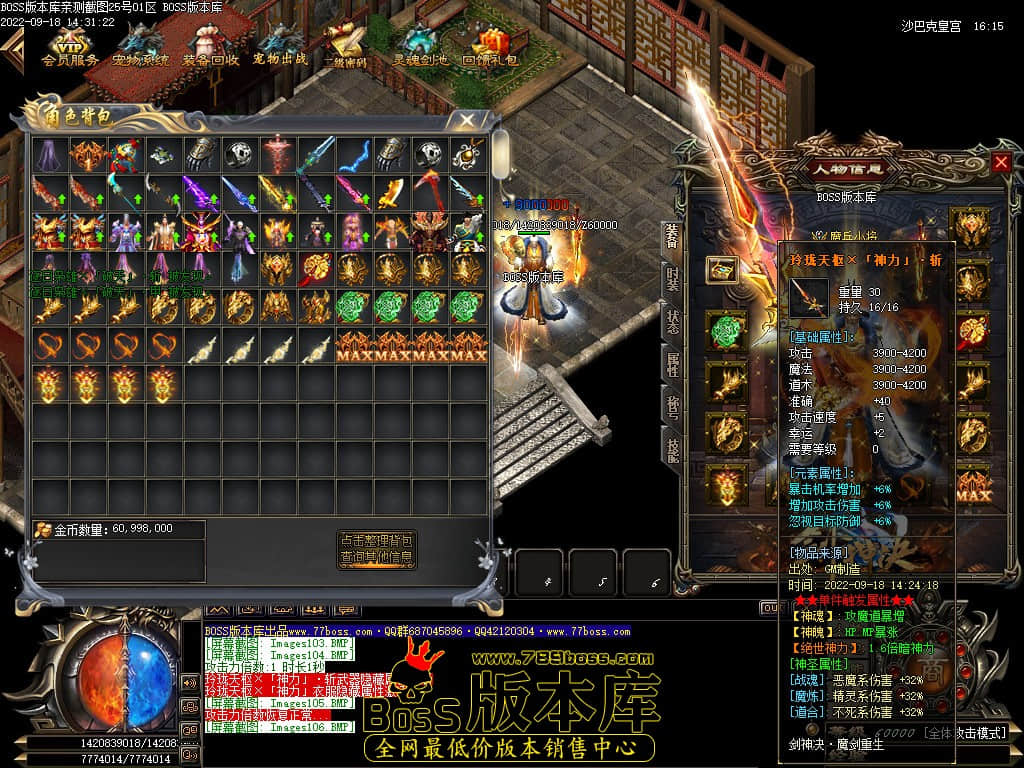Claim the 回馈礼包 gift pack
The width and height of the screenshot is (1024, 768).
(490, 46)
